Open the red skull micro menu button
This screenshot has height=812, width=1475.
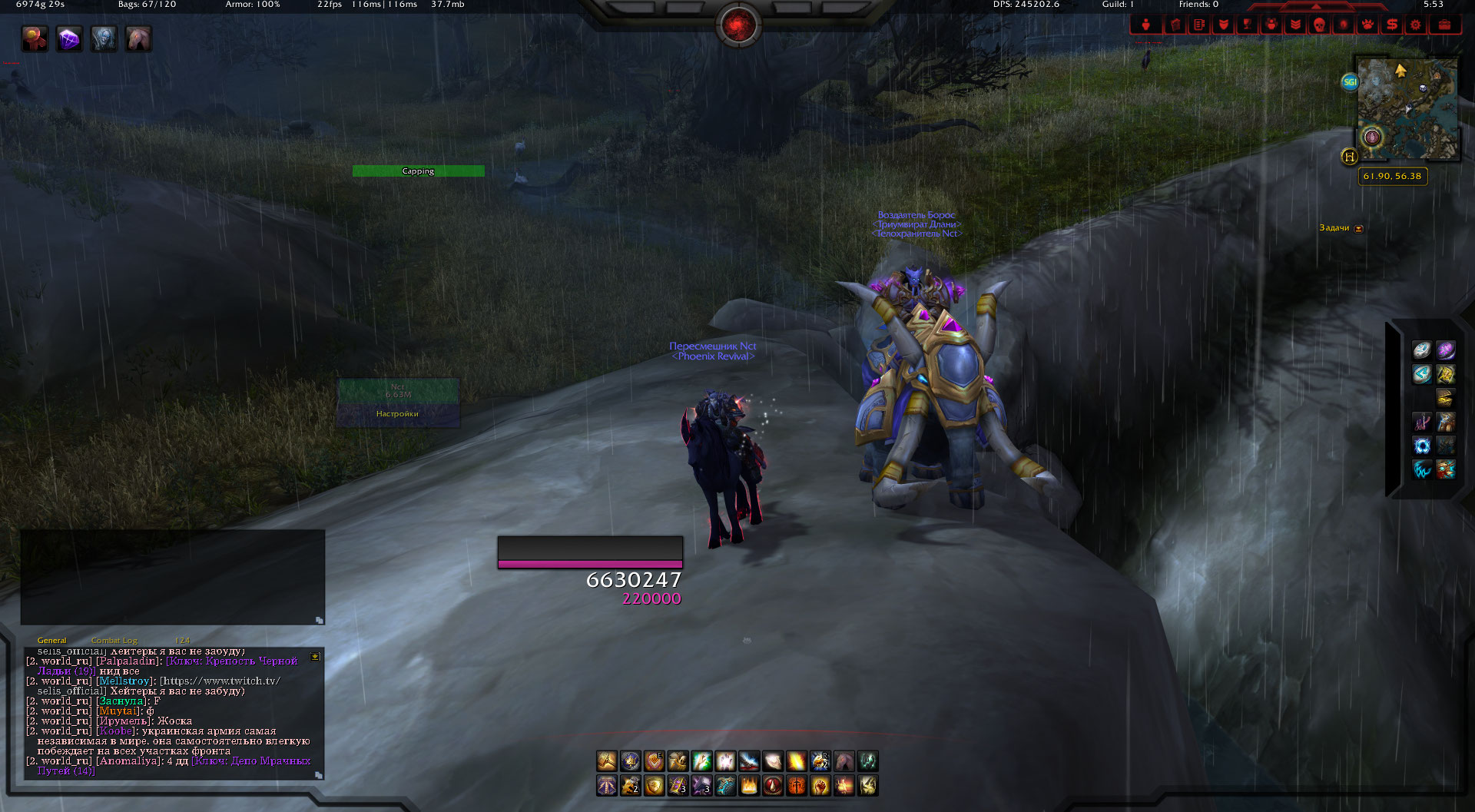coord(1319,25)
